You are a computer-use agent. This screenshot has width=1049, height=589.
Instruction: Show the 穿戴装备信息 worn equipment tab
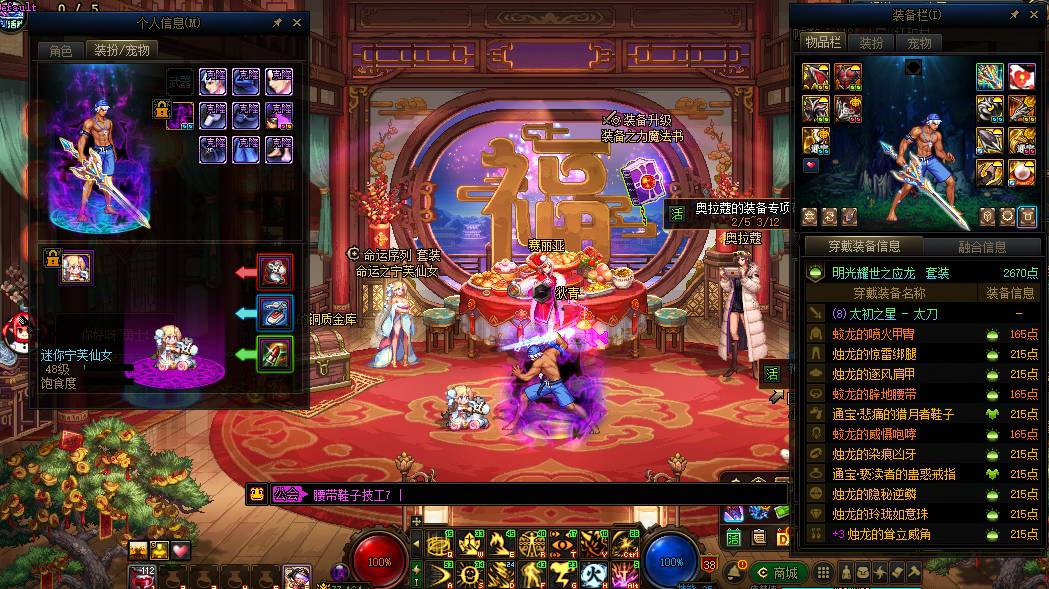(864, 247)
